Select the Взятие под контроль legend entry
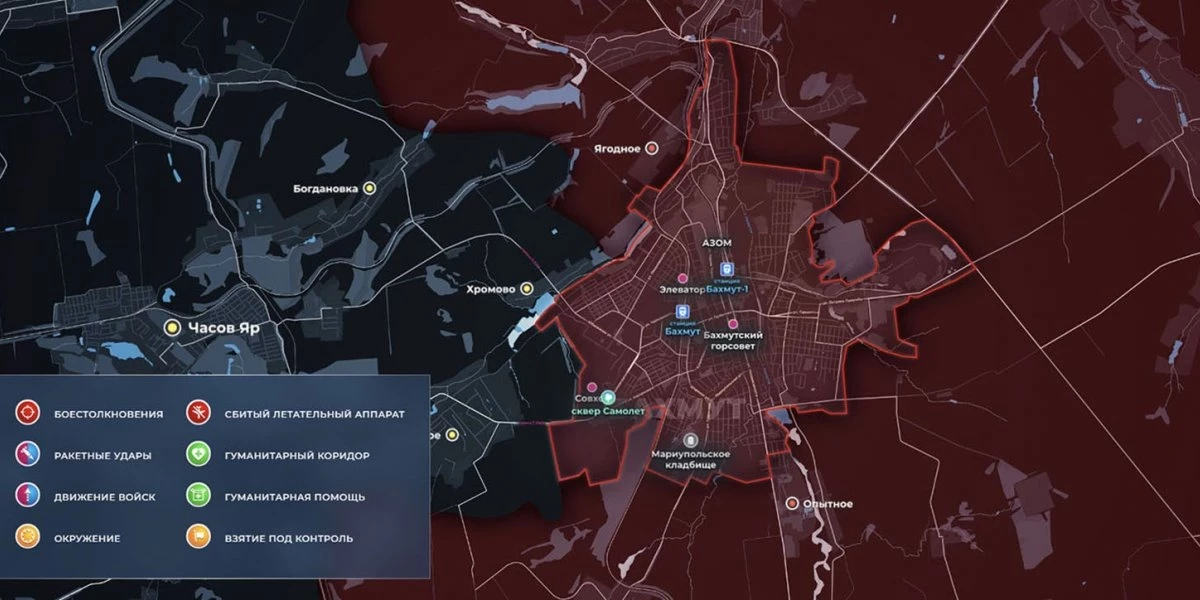Viewport: 1200px width, 600px height. point(199,538)
